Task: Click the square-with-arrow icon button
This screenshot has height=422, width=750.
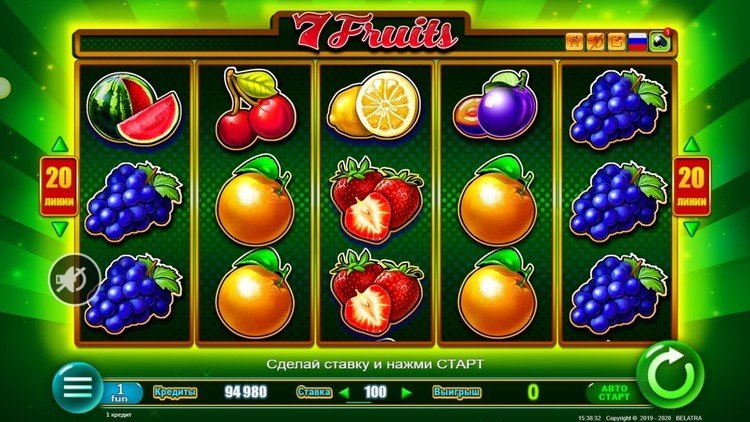Action: (x=616, y=42)
